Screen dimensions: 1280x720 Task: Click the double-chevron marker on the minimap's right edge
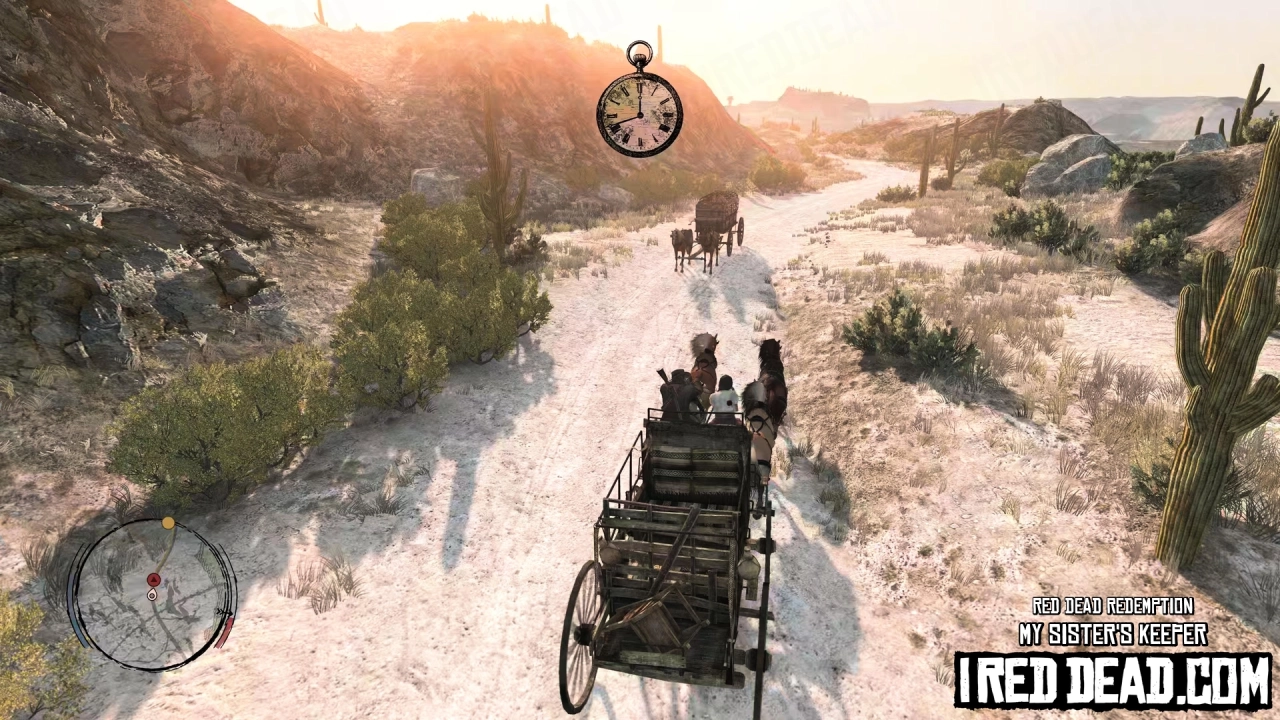[222, 612]
